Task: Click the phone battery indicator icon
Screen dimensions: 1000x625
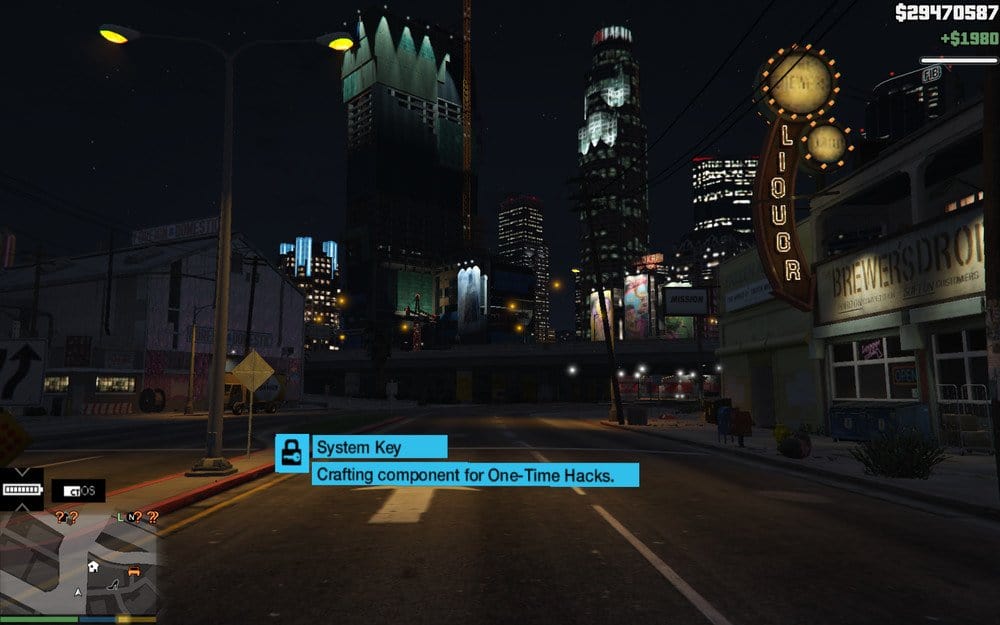Action: (x=21, y=490)
